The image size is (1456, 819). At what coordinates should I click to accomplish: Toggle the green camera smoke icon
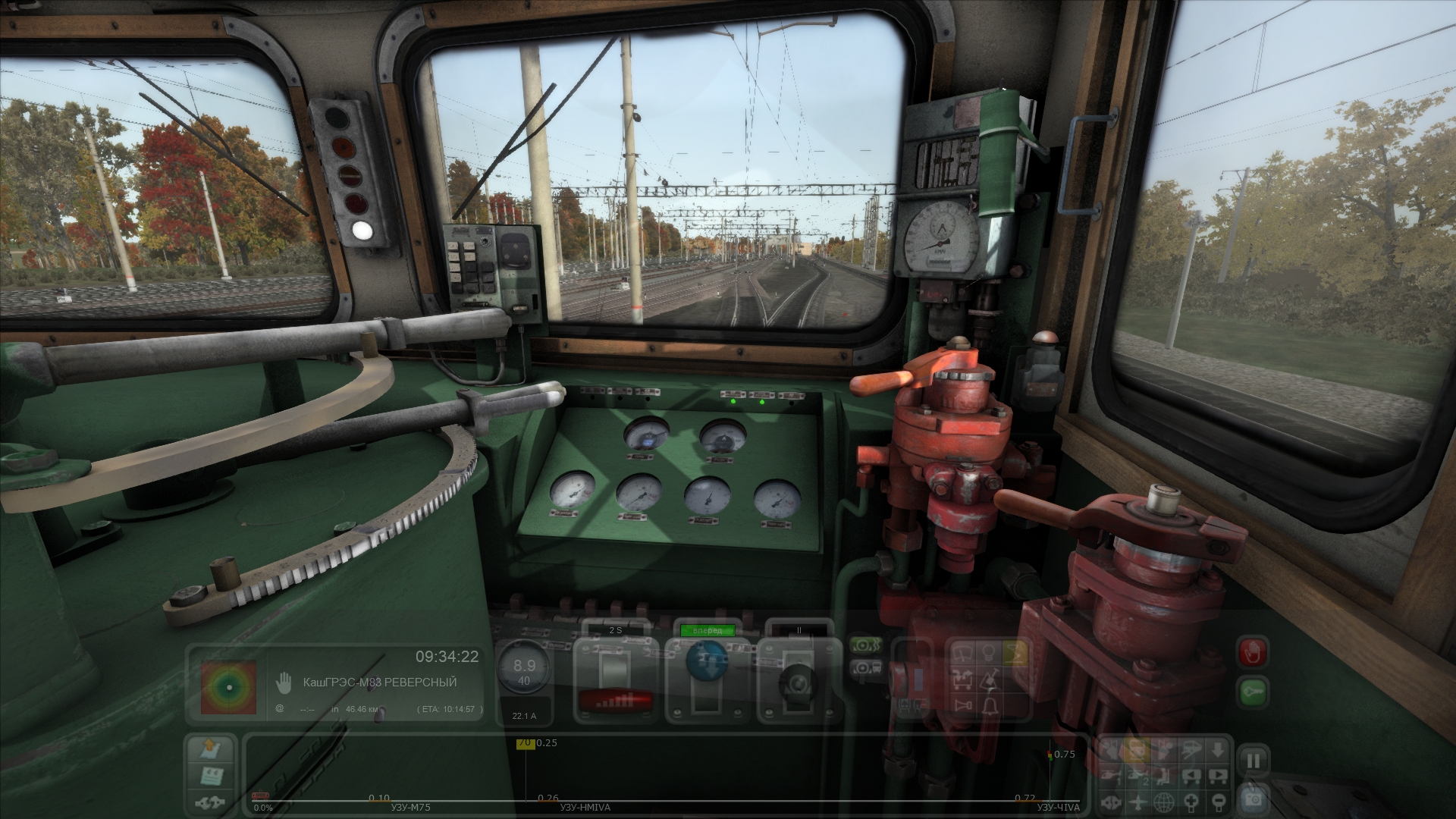point(866,645)
